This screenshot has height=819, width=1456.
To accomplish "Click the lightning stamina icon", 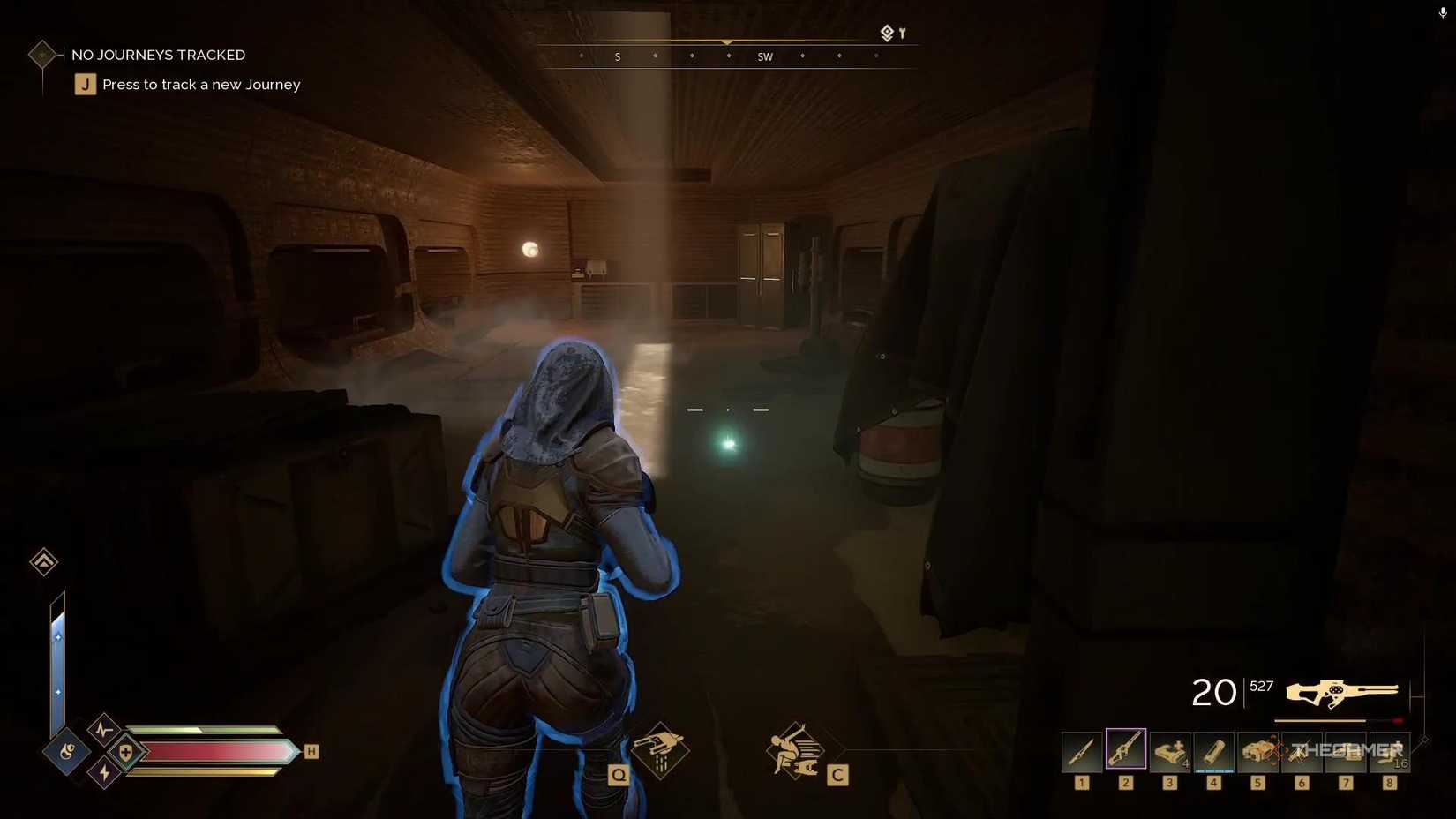I will [104, 773].
